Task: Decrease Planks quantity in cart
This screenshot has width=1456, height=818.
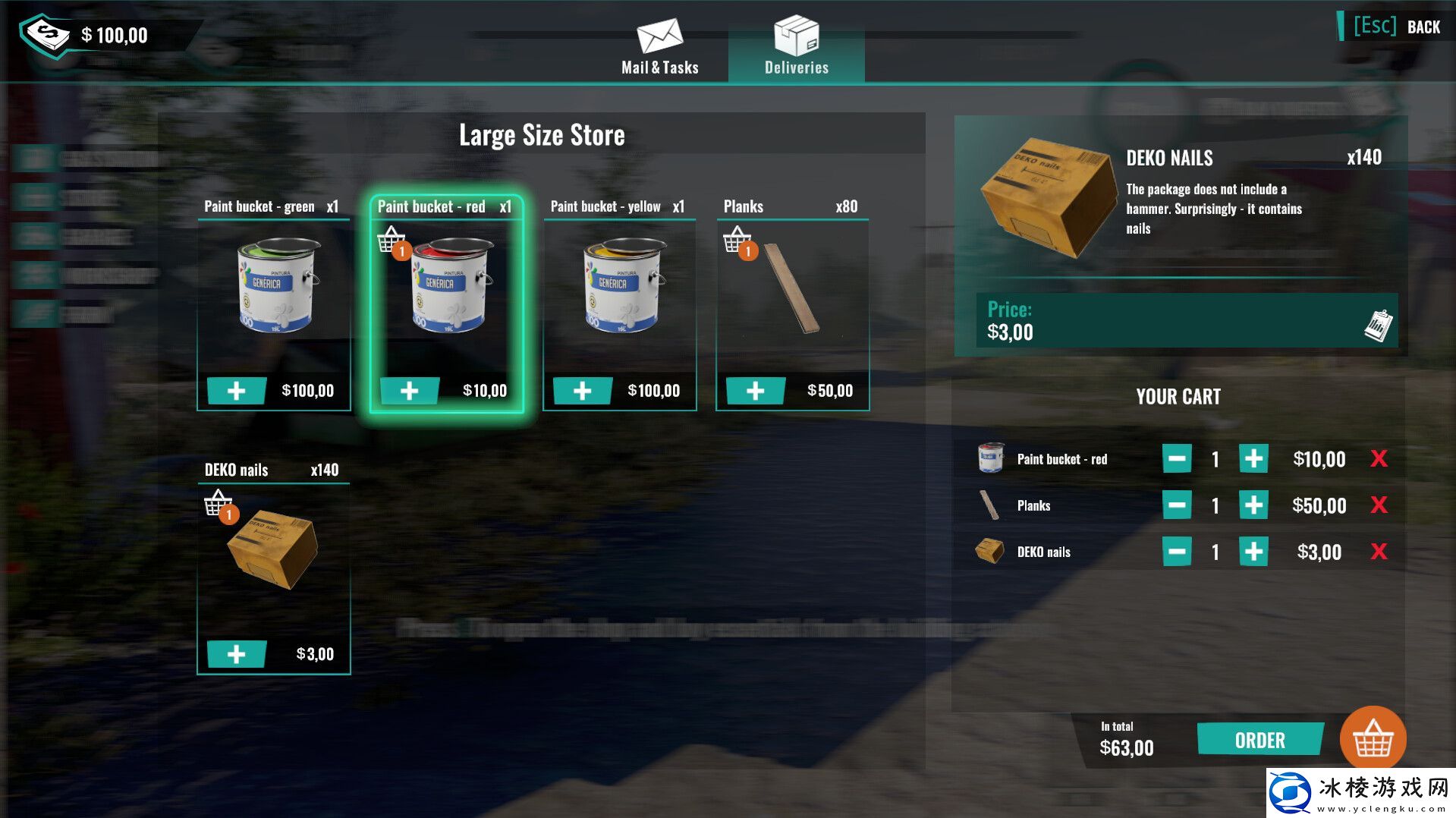Action: pos(1177,505)
